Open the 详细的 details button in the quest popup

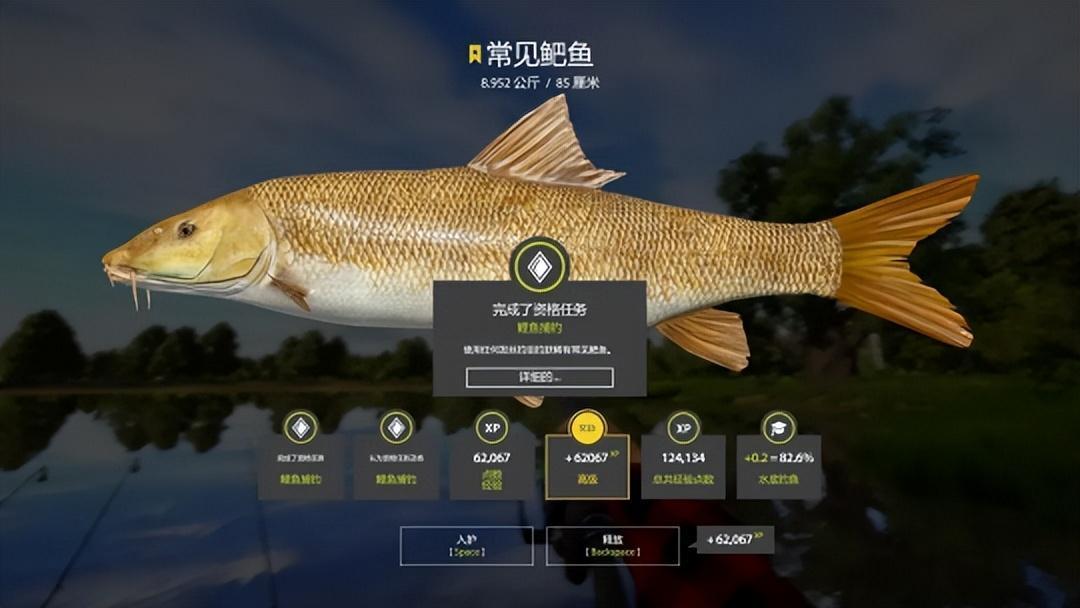[539, 378]
